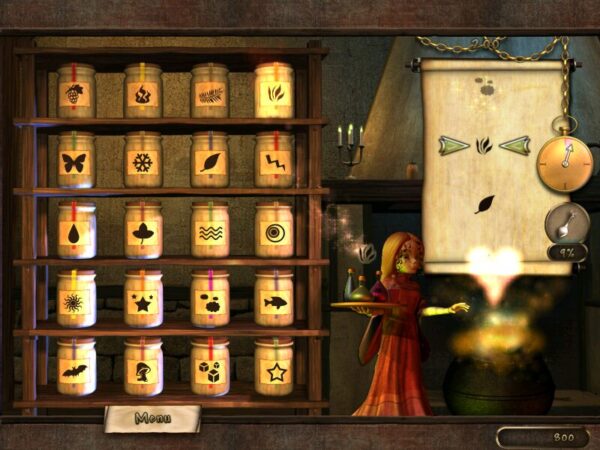Choose the lightning bolt jar
Viewport: 600px width, 450px height.
(273, 163)
